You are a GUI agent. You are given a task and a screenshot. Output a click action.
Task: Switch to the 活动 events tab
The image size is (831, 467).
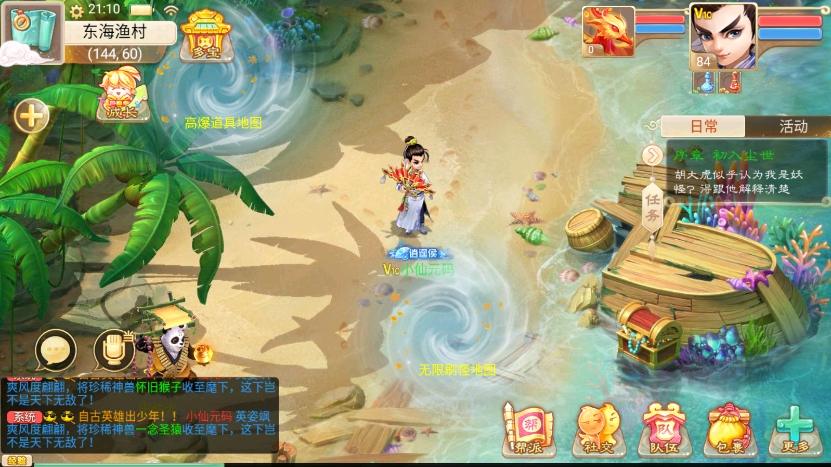click(x=792, y=126)
